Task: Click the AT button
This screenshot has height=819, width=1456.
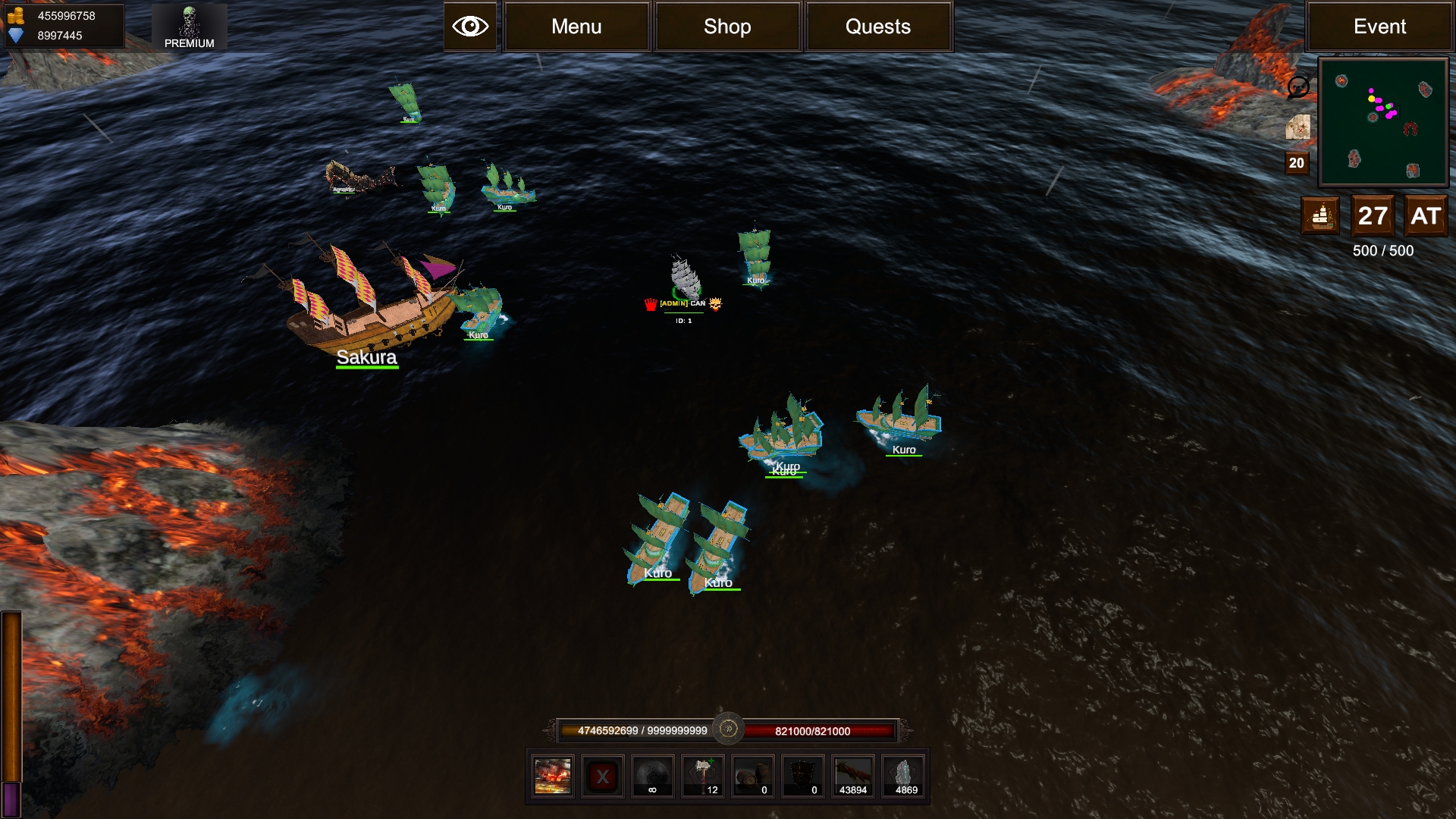Action: [1426, 216]
